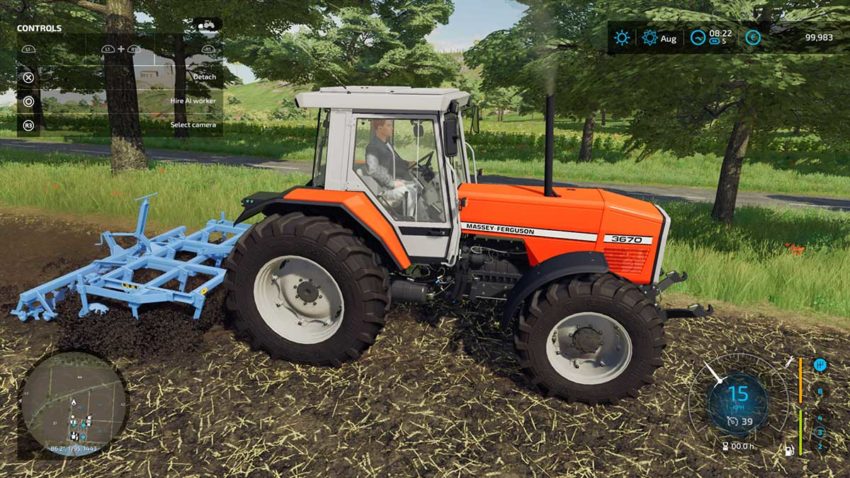
Task: Click the clock time icon
Action: coord(697,38)
